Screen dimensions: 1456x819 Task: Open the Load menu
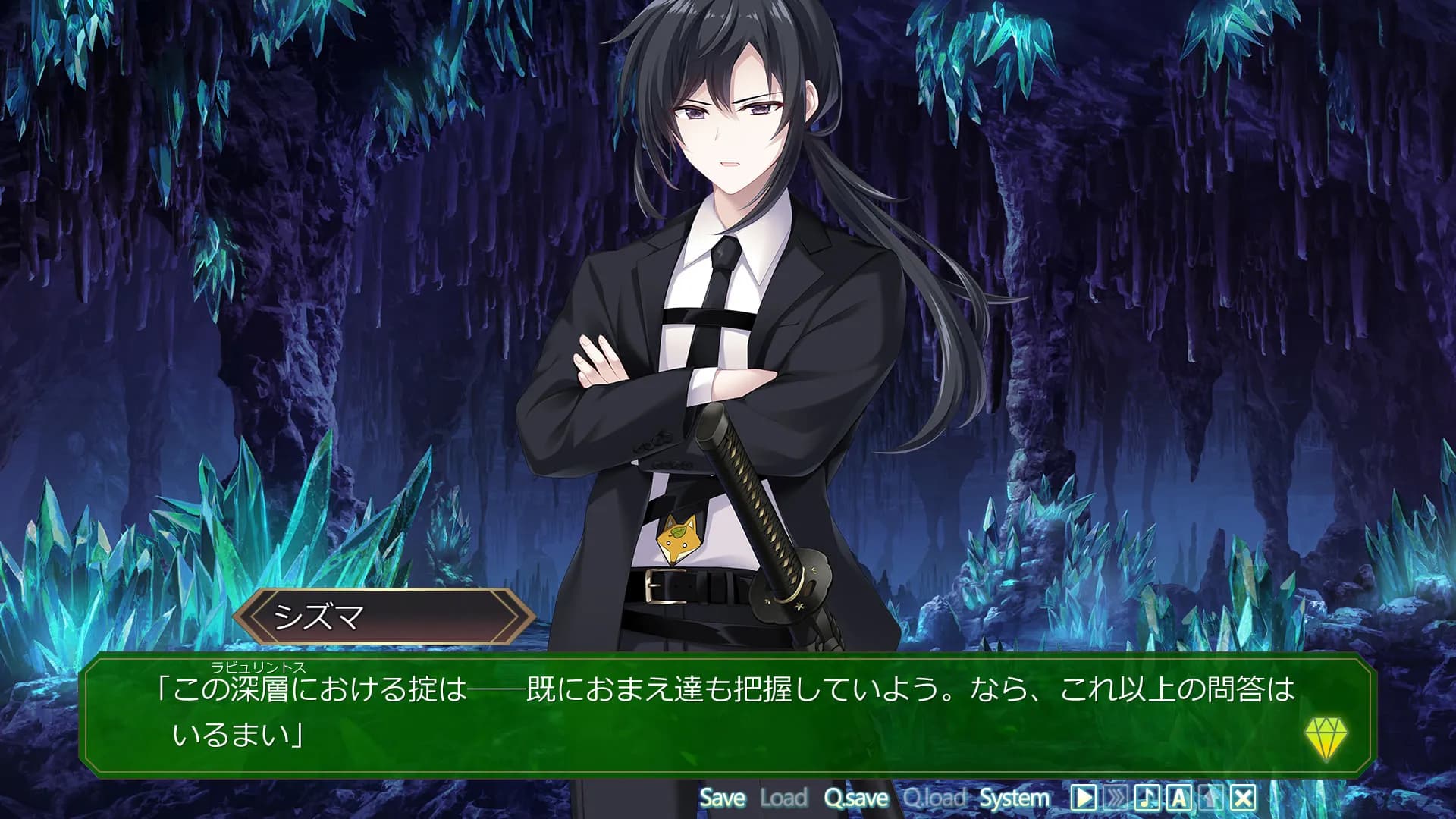coord(783,798)
